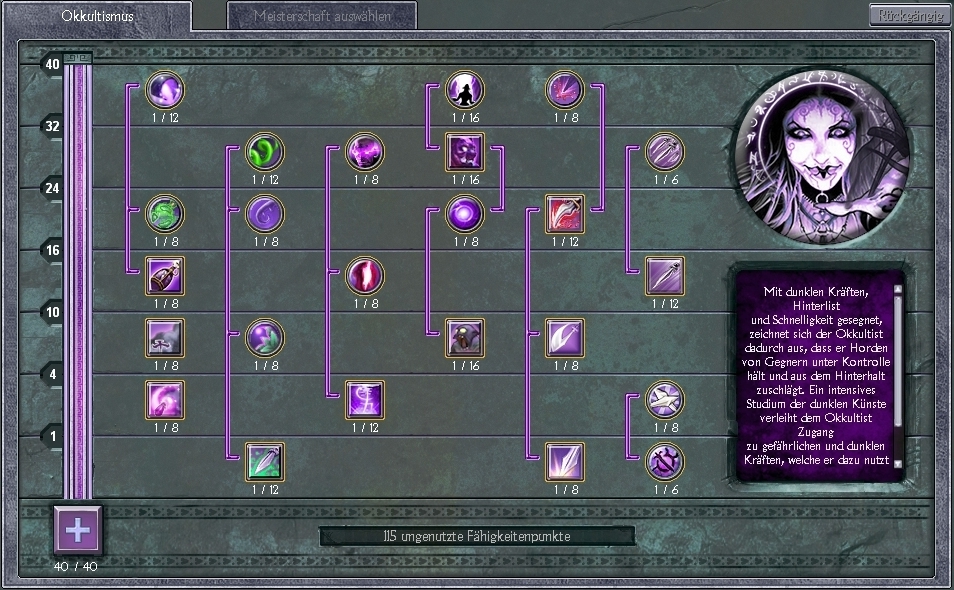Image resolution: width=954 pixels, height=590 pixels.
Task: Choose the red flame round skill
Action: tap(365, 277)
